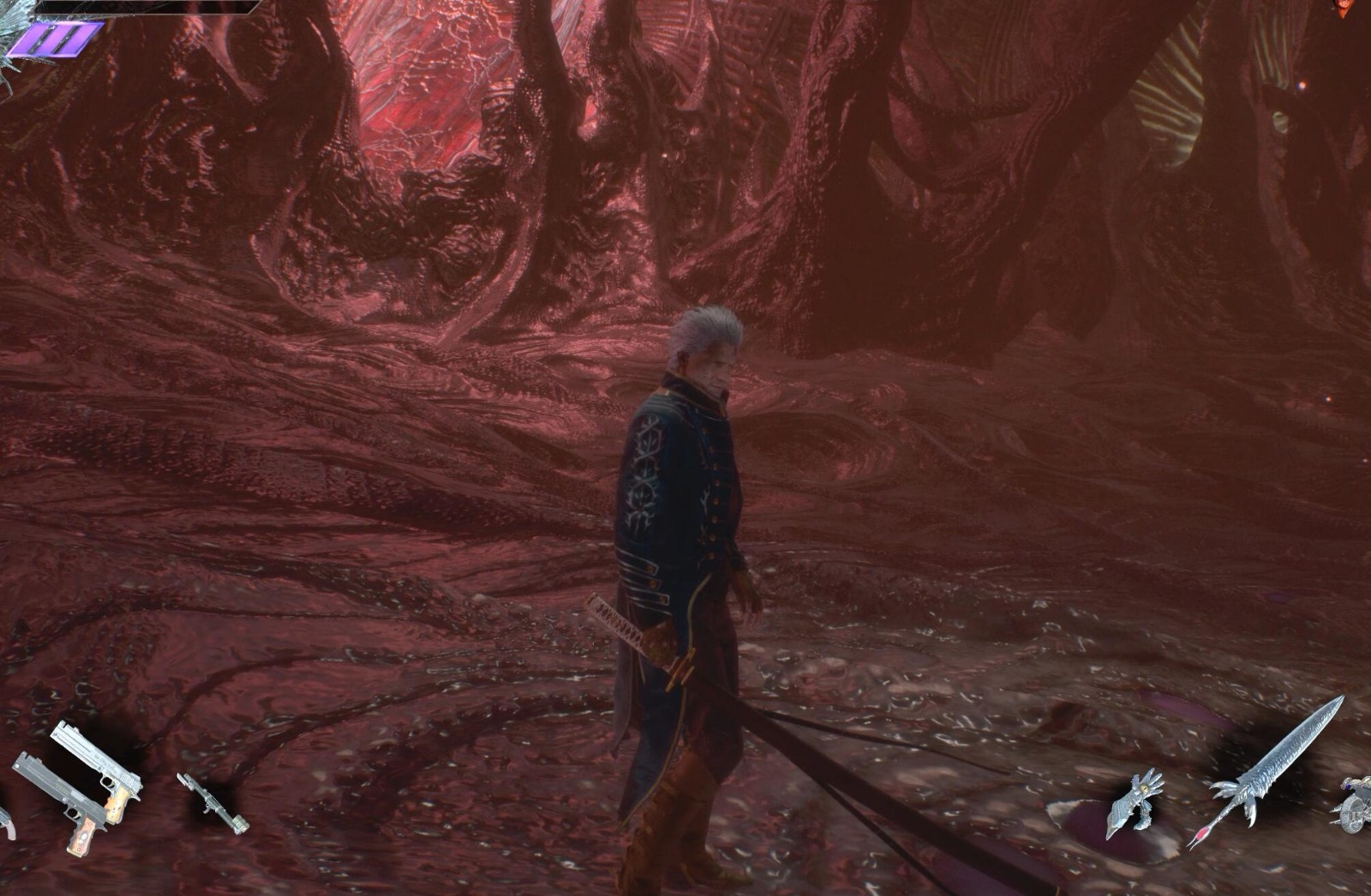This screenshot has height=896, width=1371.
Task: Choose the silver gauntlet weapon icon
Action: (1135, 803)
